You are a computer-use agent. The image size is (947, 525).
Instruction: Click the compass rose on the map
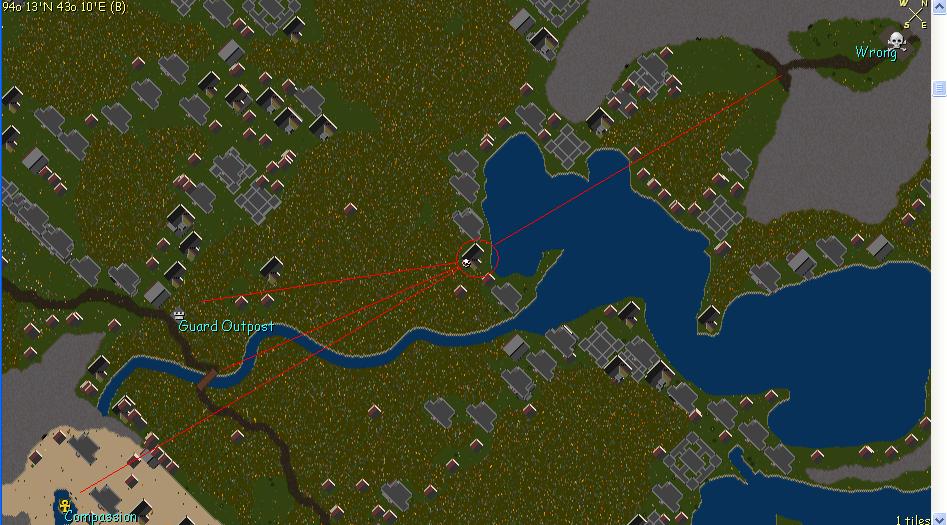click(916, 13)
